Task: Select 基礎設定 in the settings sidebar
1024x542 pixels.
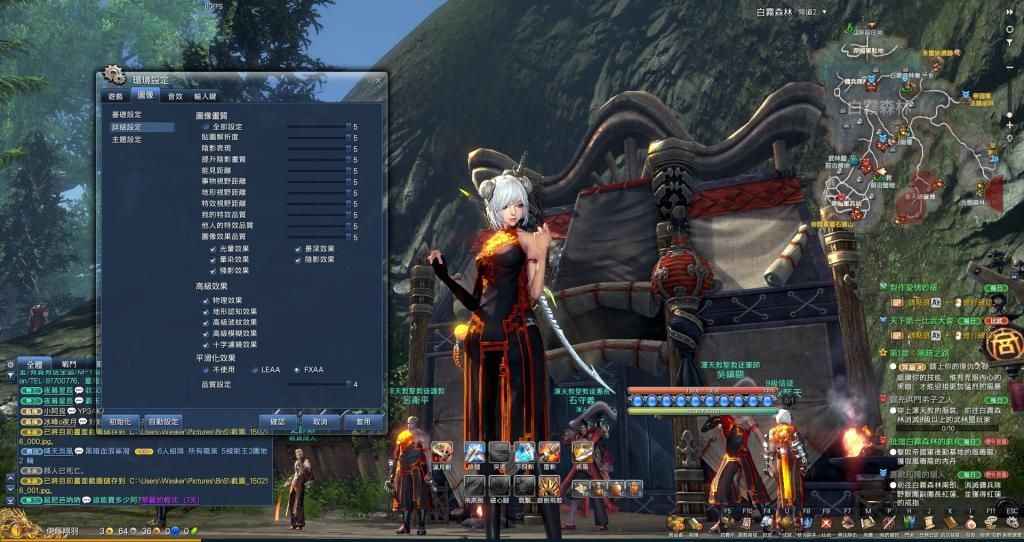Action: [x=127, y=115]
